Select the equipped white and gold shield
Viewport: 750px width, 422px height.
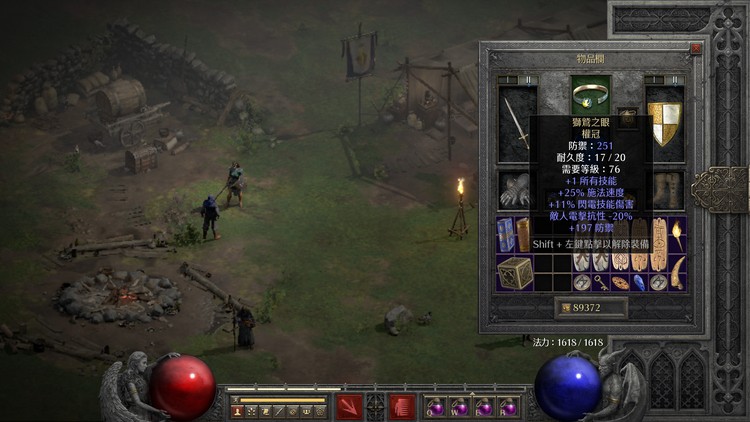663,119
